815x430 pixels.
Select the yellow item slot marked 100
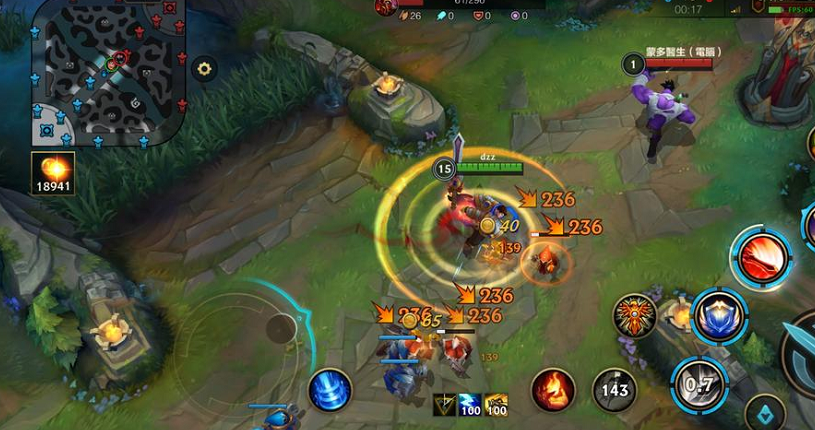point(495,405)
